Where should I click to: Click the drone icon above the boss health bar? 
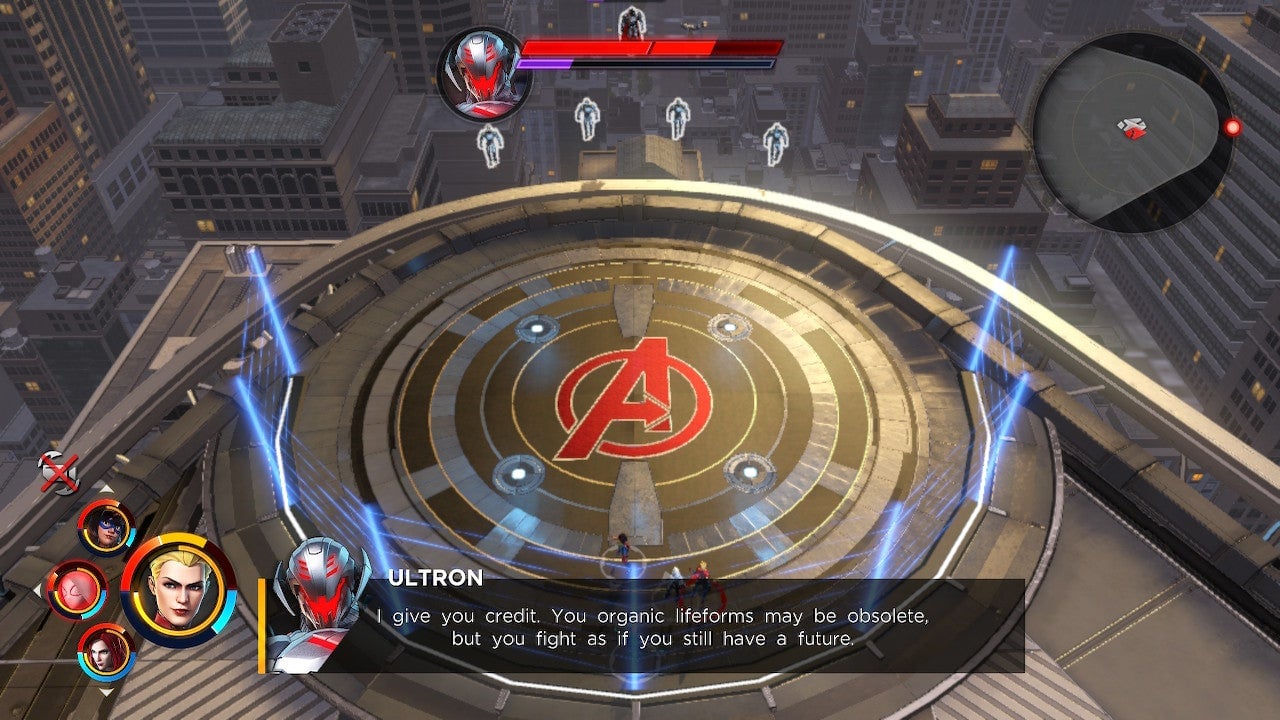click(630, 22)
